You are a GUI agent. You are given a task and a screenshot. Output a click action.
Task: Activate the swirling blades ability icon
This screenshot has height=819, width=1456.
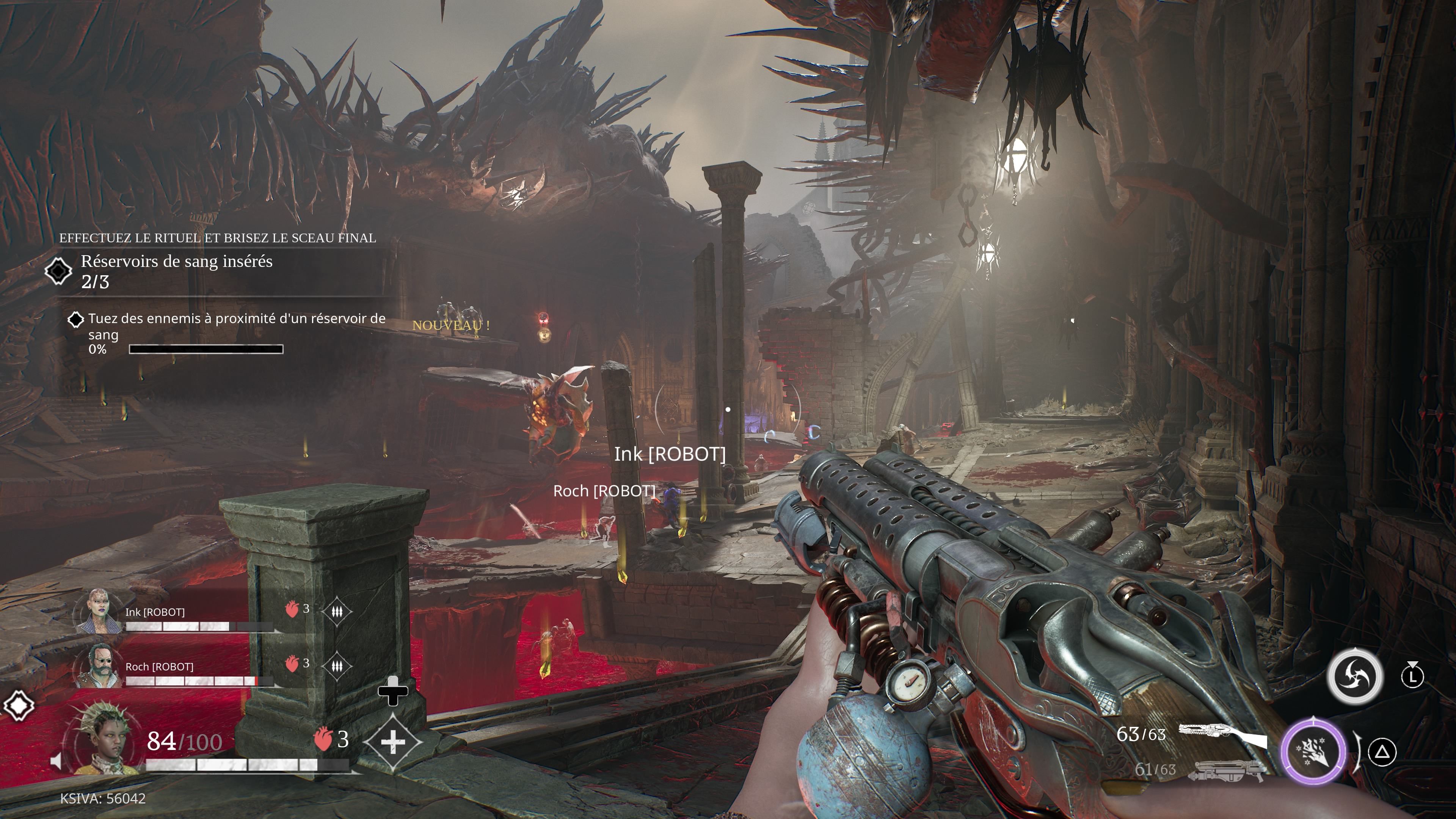click(x=1354, y=676)
